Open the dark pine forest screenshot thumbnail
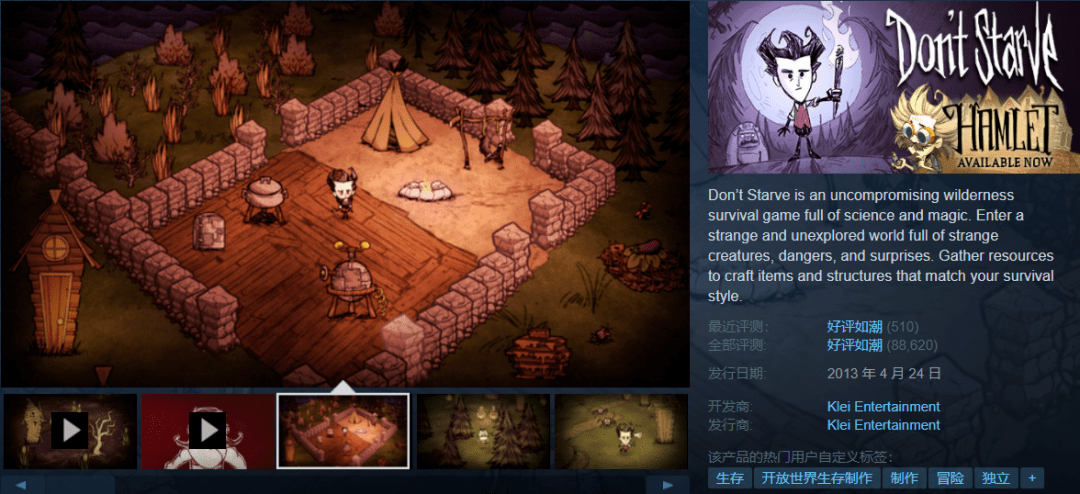Screen dimensions: 1080x494 (481, 431)
